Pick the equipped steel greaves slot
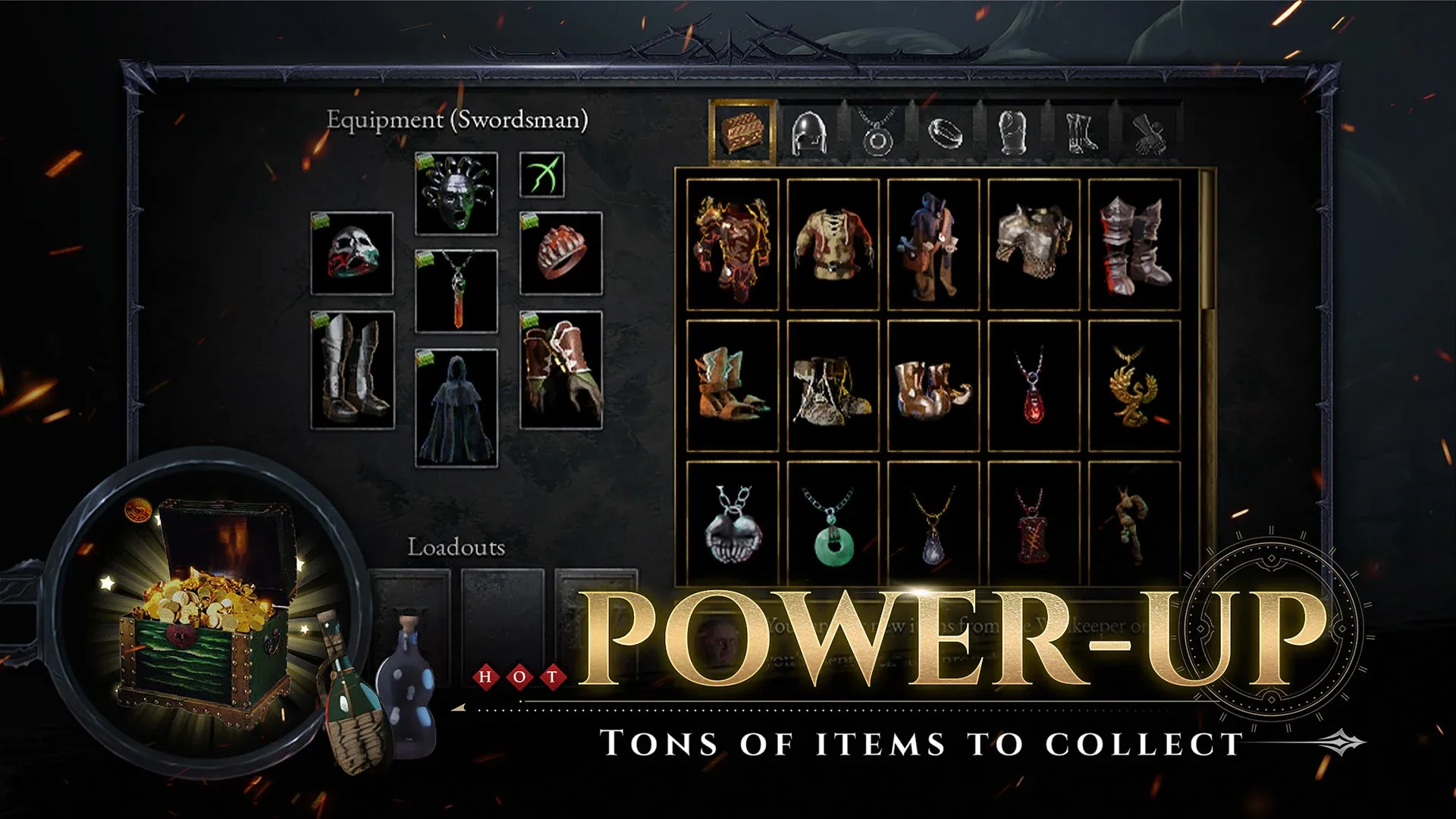This screenshot has width=1456, height=819. (353, 370)
